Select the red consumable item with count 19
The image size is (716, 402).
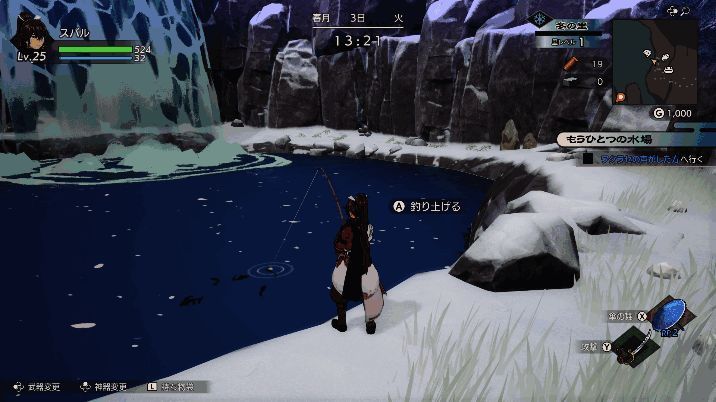click(571, 63)
